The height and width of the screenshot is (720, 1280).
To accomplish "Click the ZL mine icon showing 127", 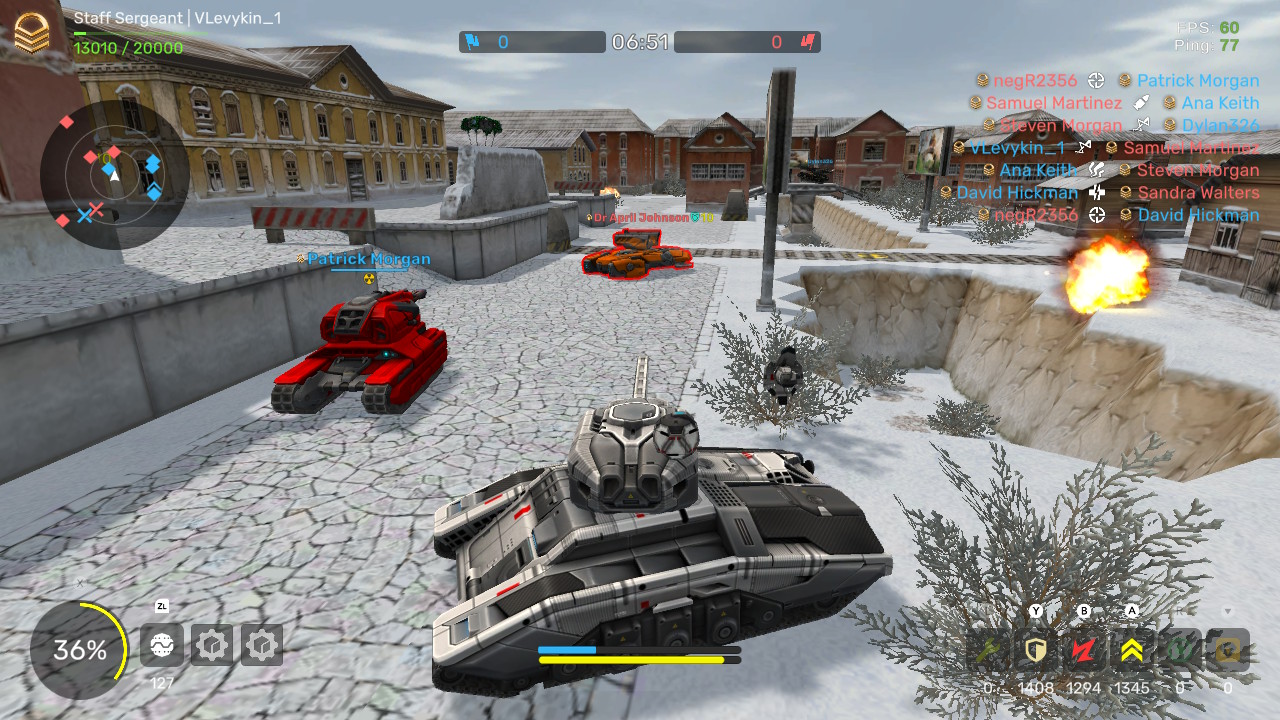I will pos(161,645).
